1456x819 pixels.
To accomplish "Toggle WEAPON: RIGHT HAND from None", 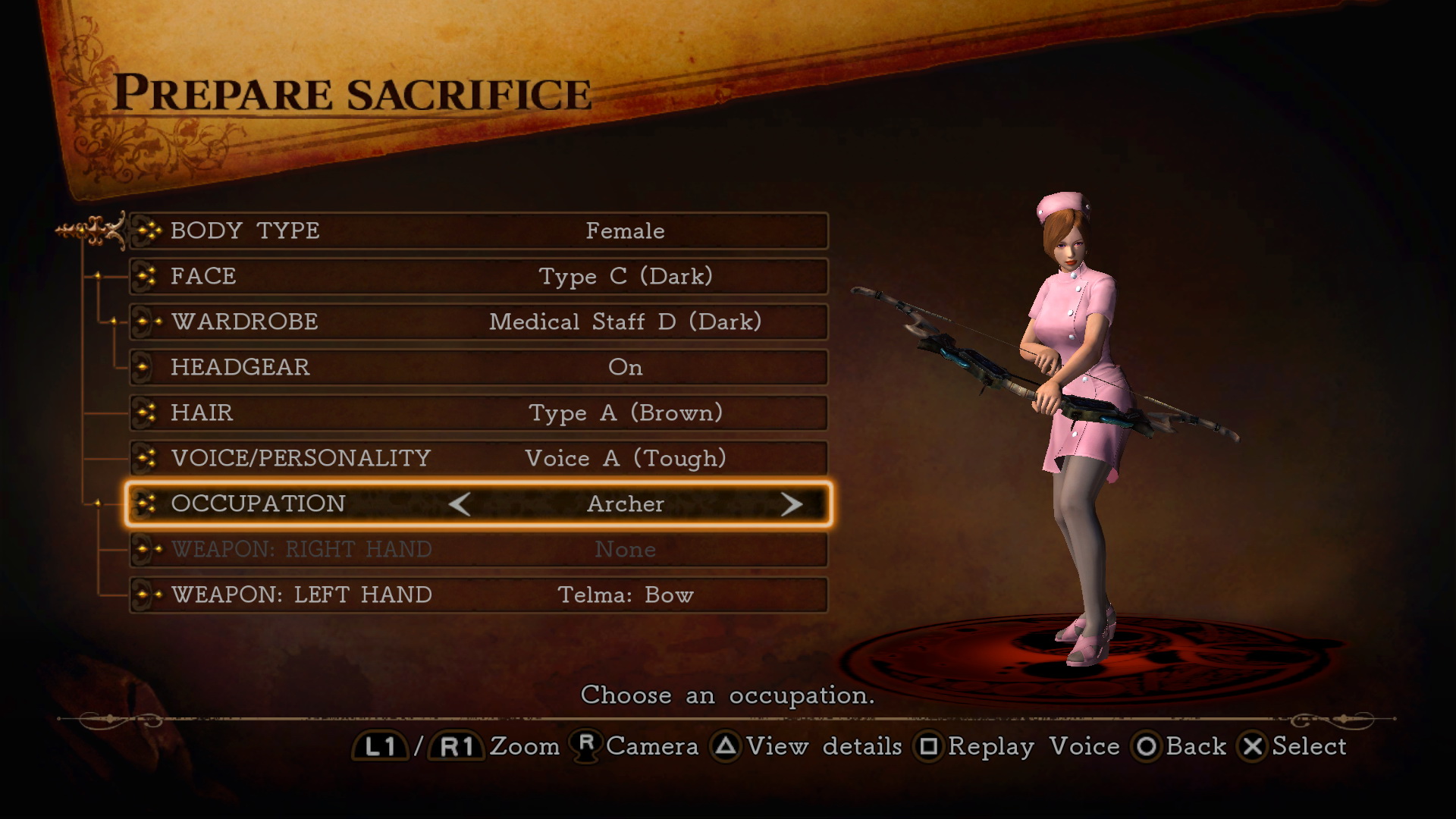I will (x=626, y=549).
